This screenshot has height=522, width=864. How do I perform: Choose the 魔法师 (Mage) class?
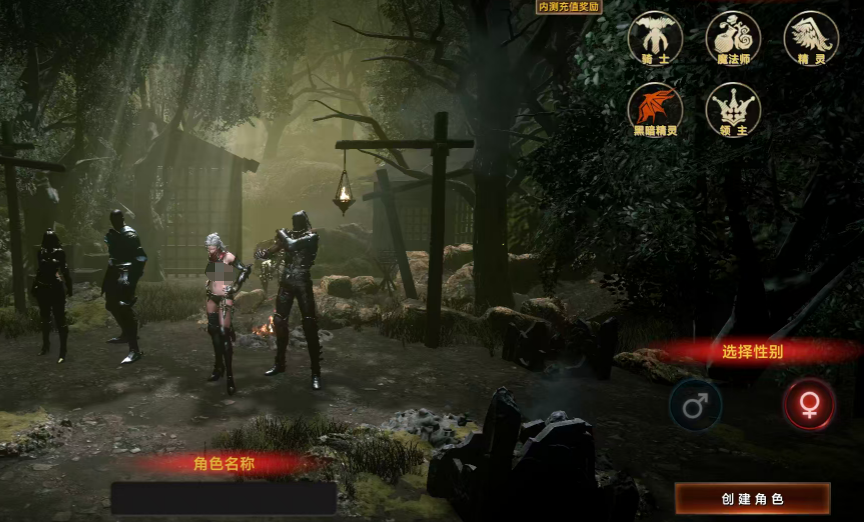[733, 36]
